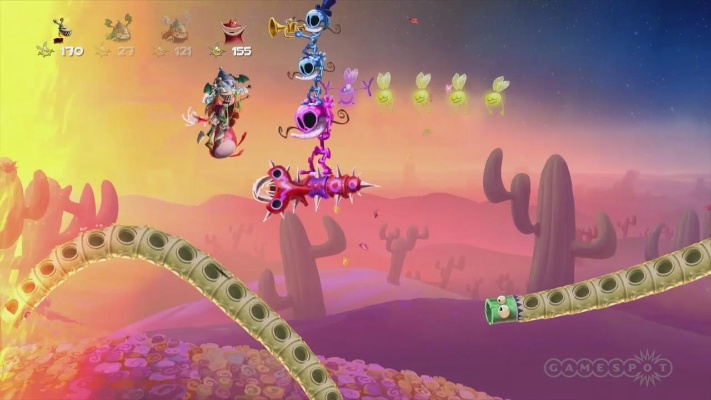711x400 pixels.
Task: Click the GameSpot watermark logo
Action: (608, 369)
